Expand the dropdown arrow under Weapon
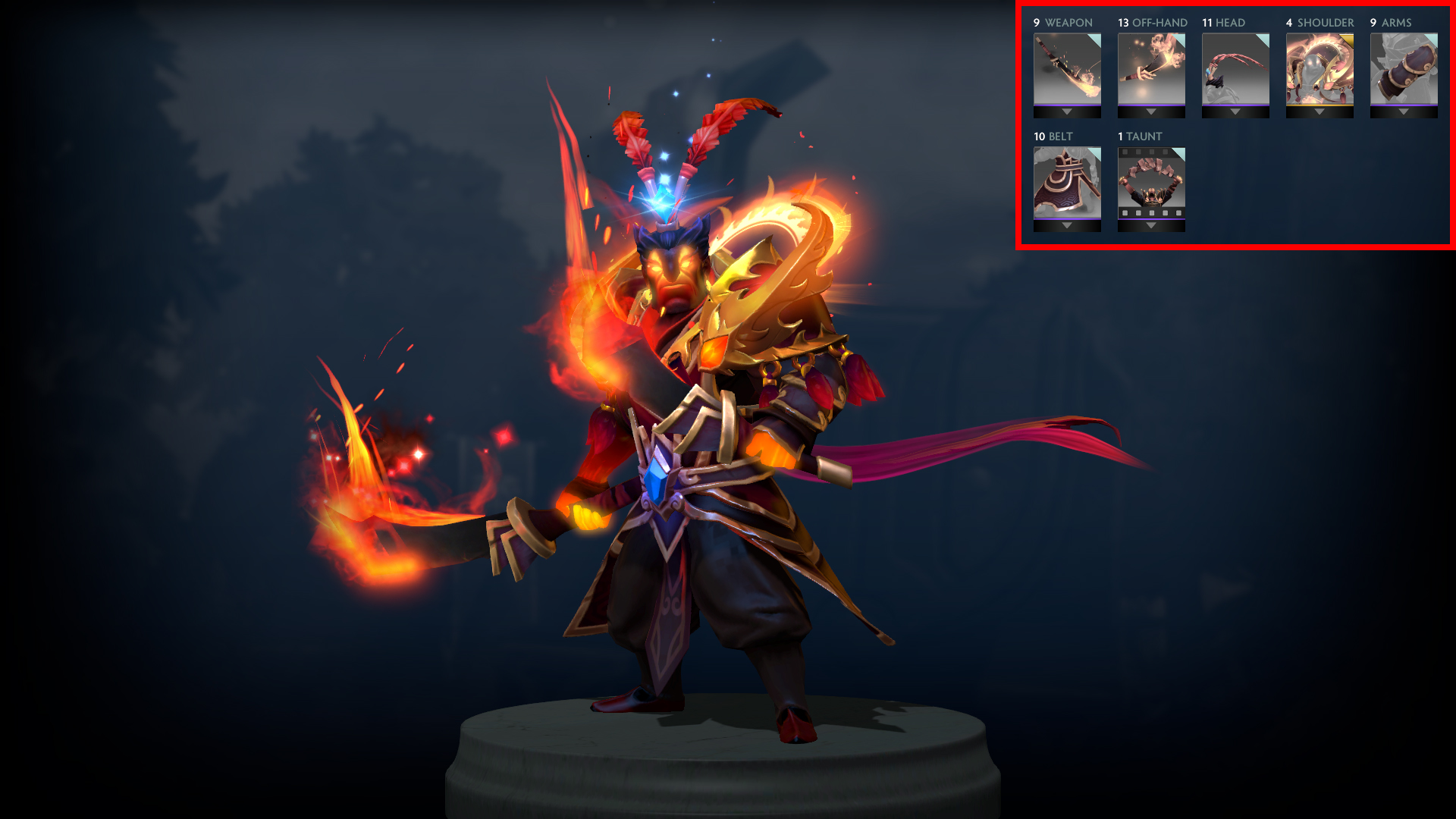 pyautogui.click(x=1067, y=112)
